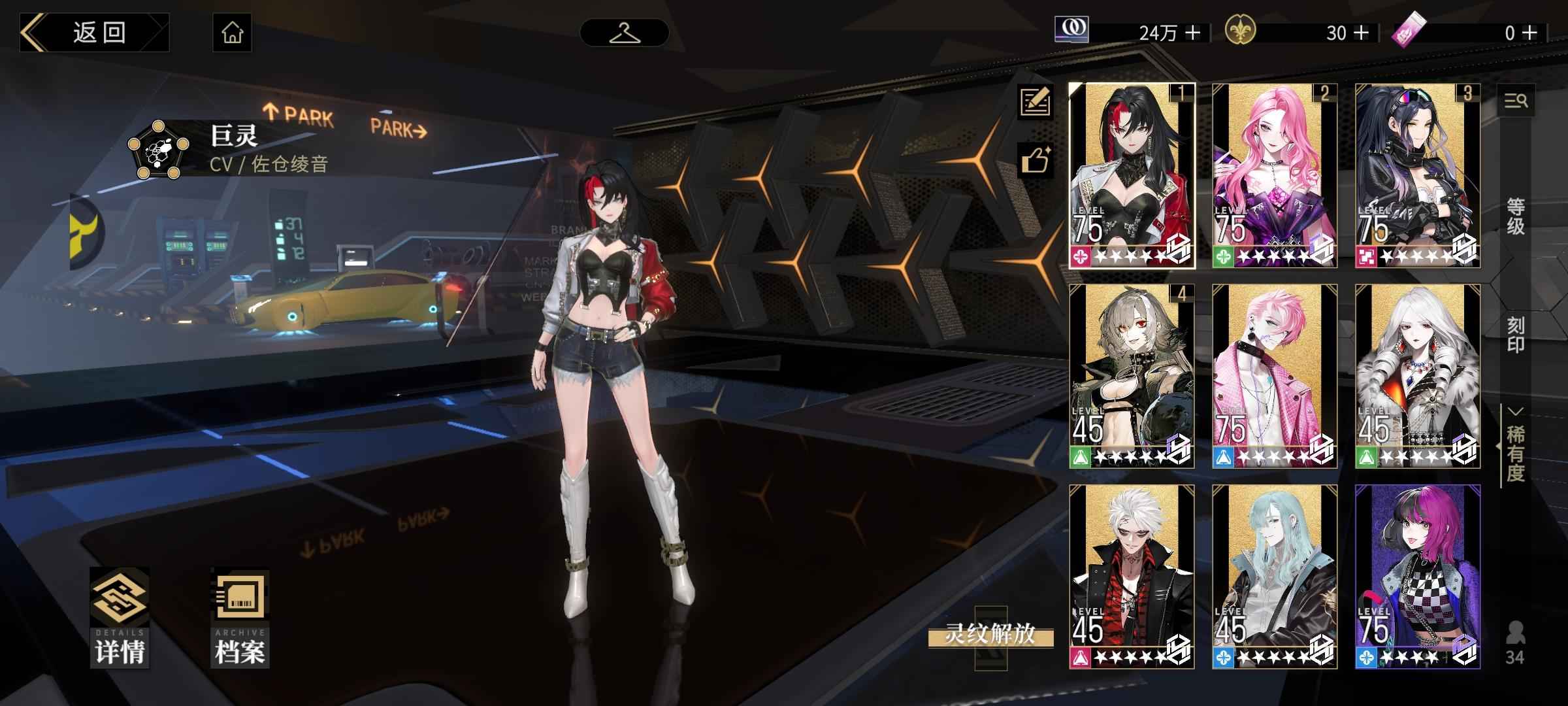Open the home screen icon
The image size is (1568, 706).
232,33
